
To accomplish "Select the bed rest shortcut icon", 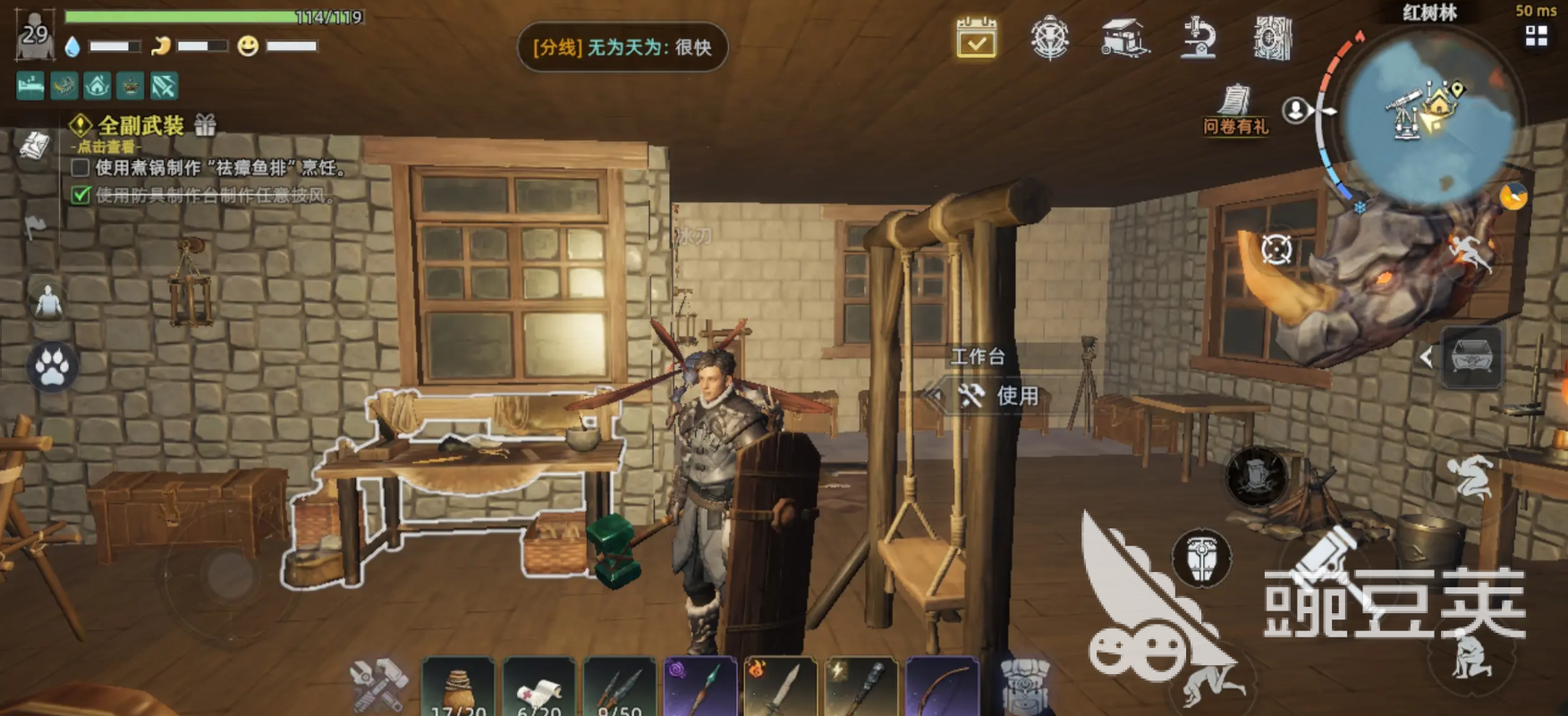I will [29, 87].
